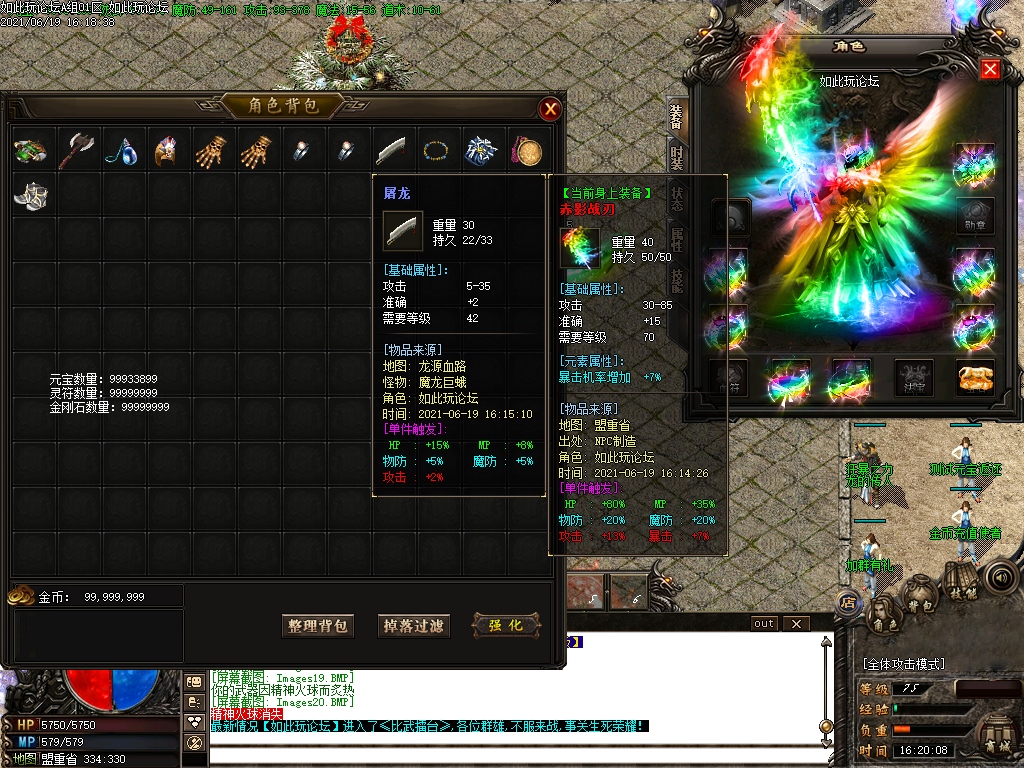Open the 技能 skills round button

961,592
